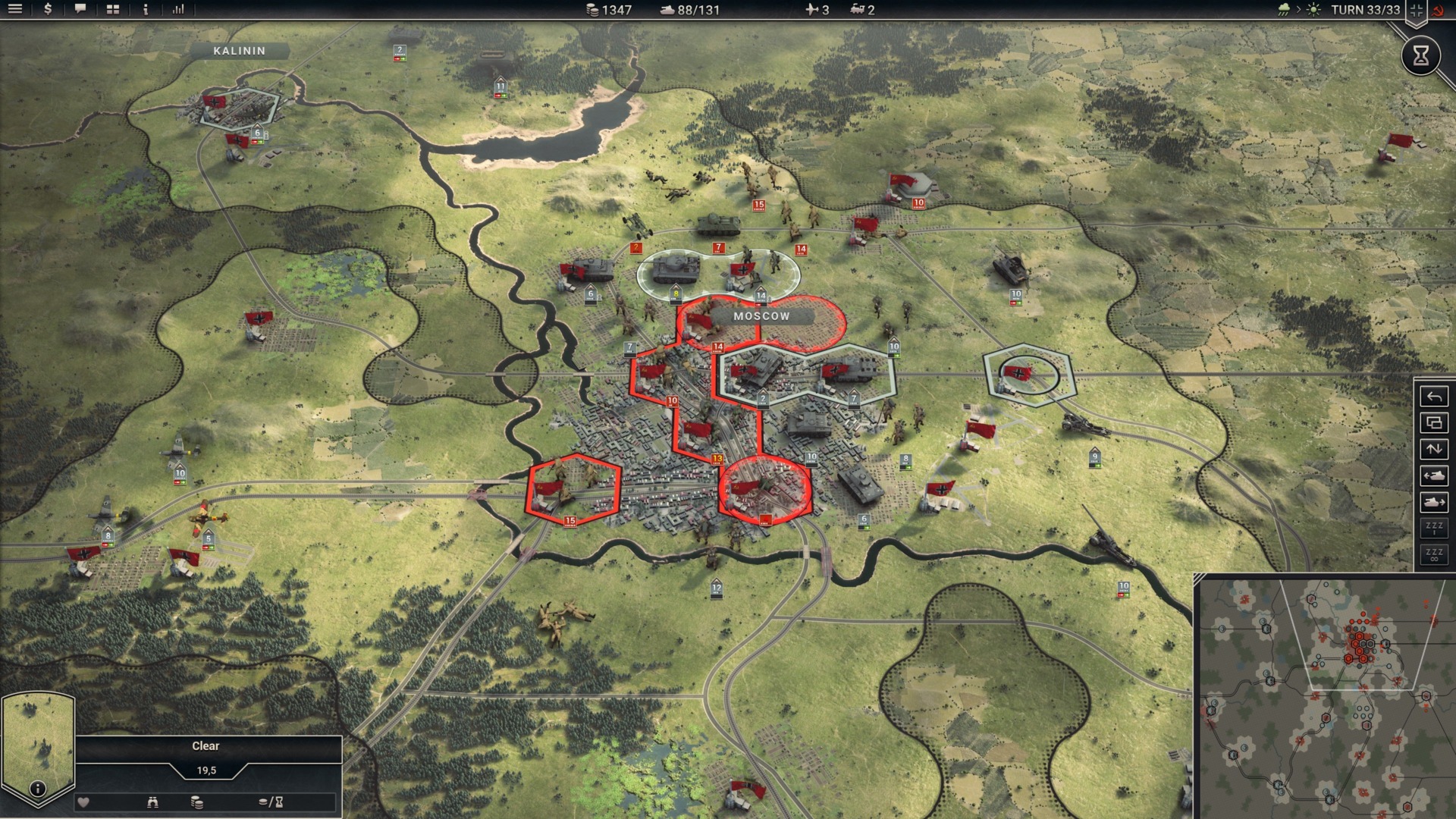Click the Undo move arrow icon
Screen dimensions: 1456x819
pyautogui.click(x=1433, y=397)
